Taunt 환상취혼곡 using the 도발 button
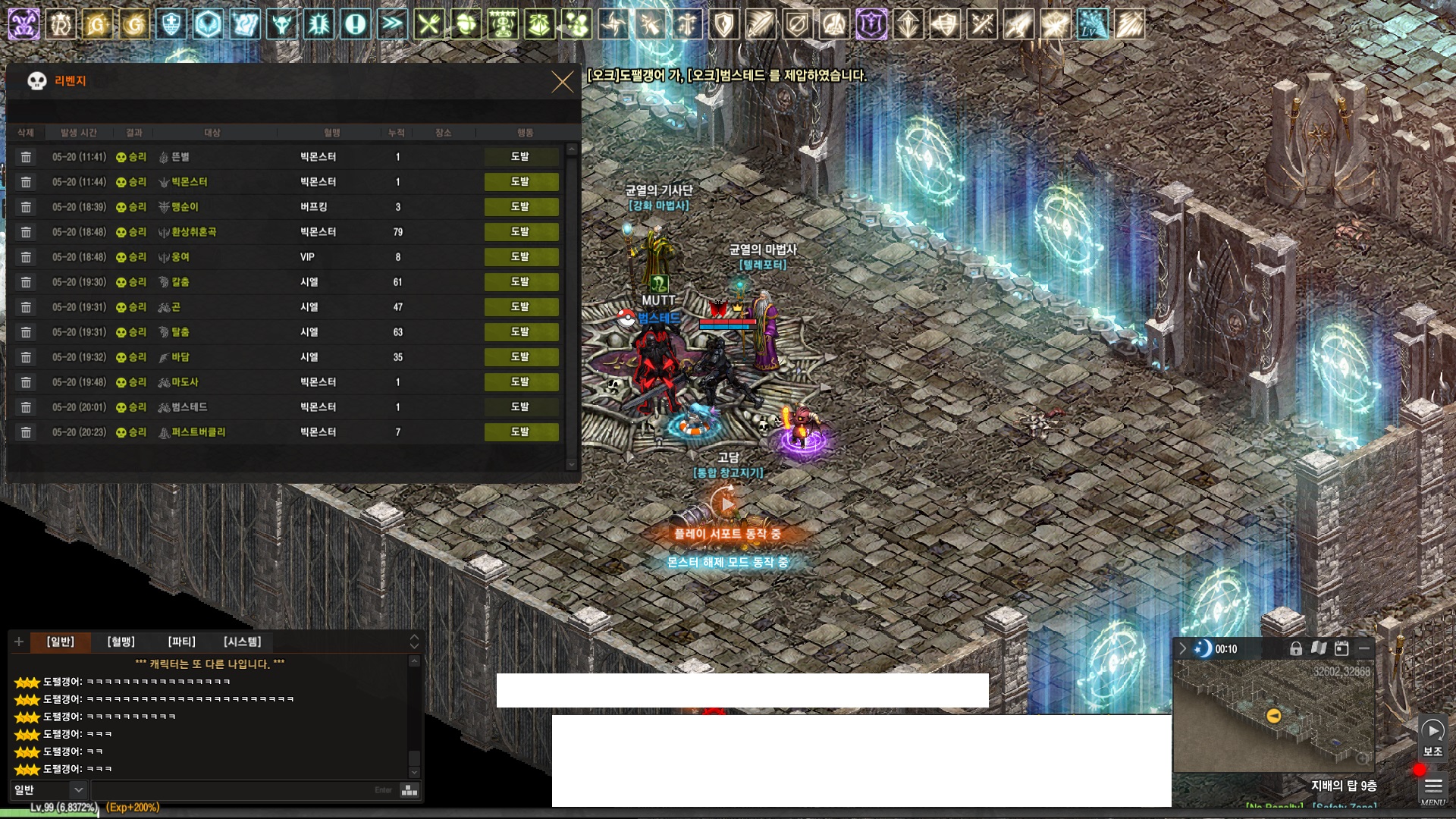Image resolution: width=1456 pixels, height=819 pixels. [521, 232]
